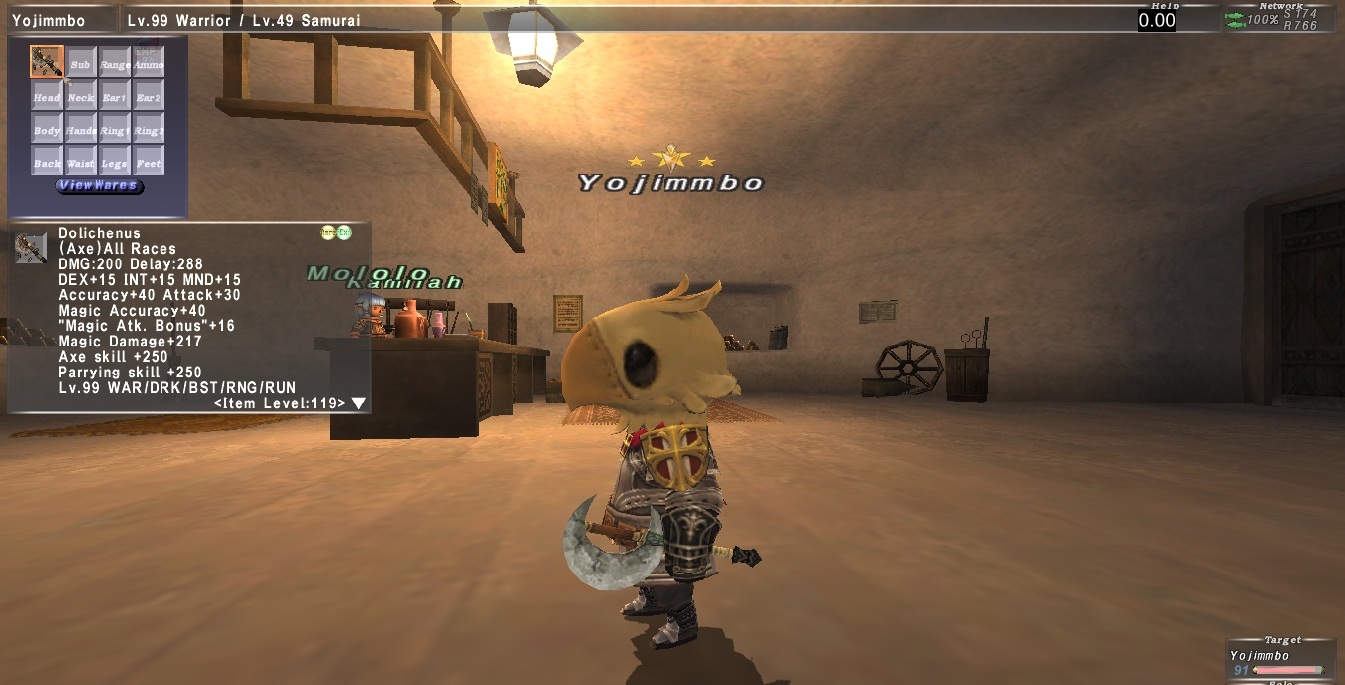The height and width of the screenshot is (685, 1345).
Task: Click the Waist equipment slot
Action: pos(81,160)
